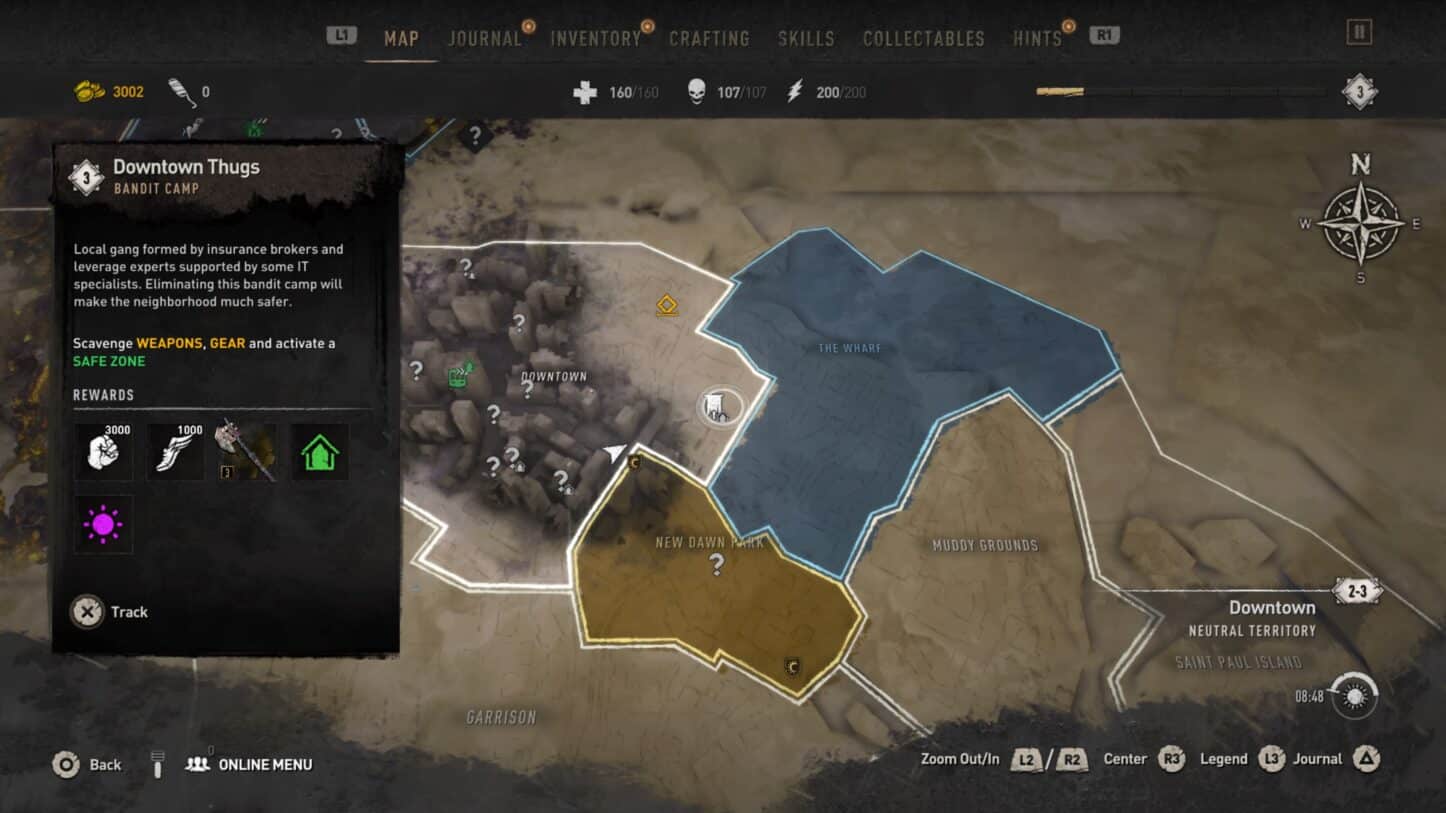Click the pause icon in top corner
The image size is (1446, 813).
click(1359, 32)
